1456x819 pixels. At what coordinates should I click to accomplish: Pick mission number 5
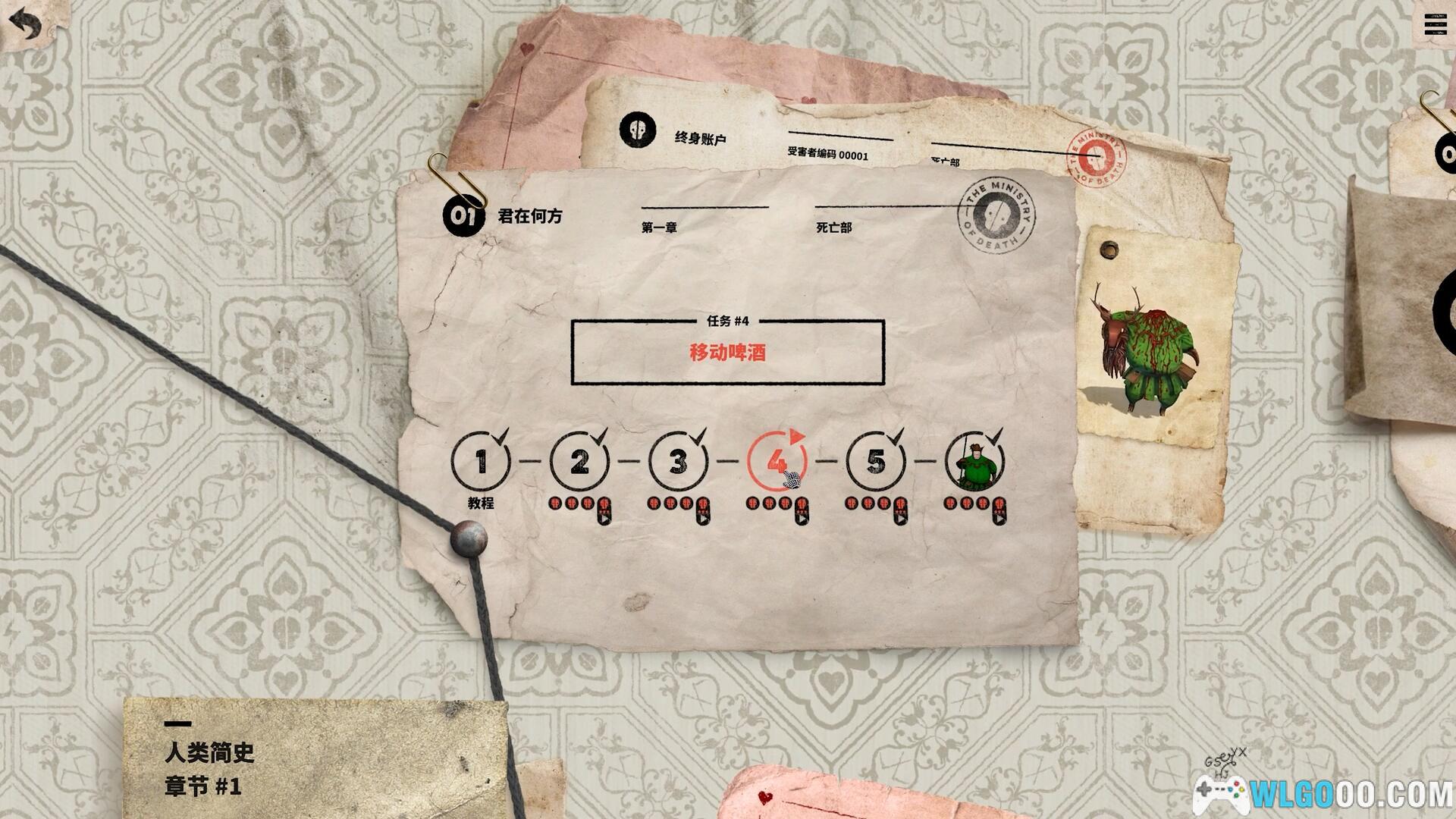pos(876,461)
